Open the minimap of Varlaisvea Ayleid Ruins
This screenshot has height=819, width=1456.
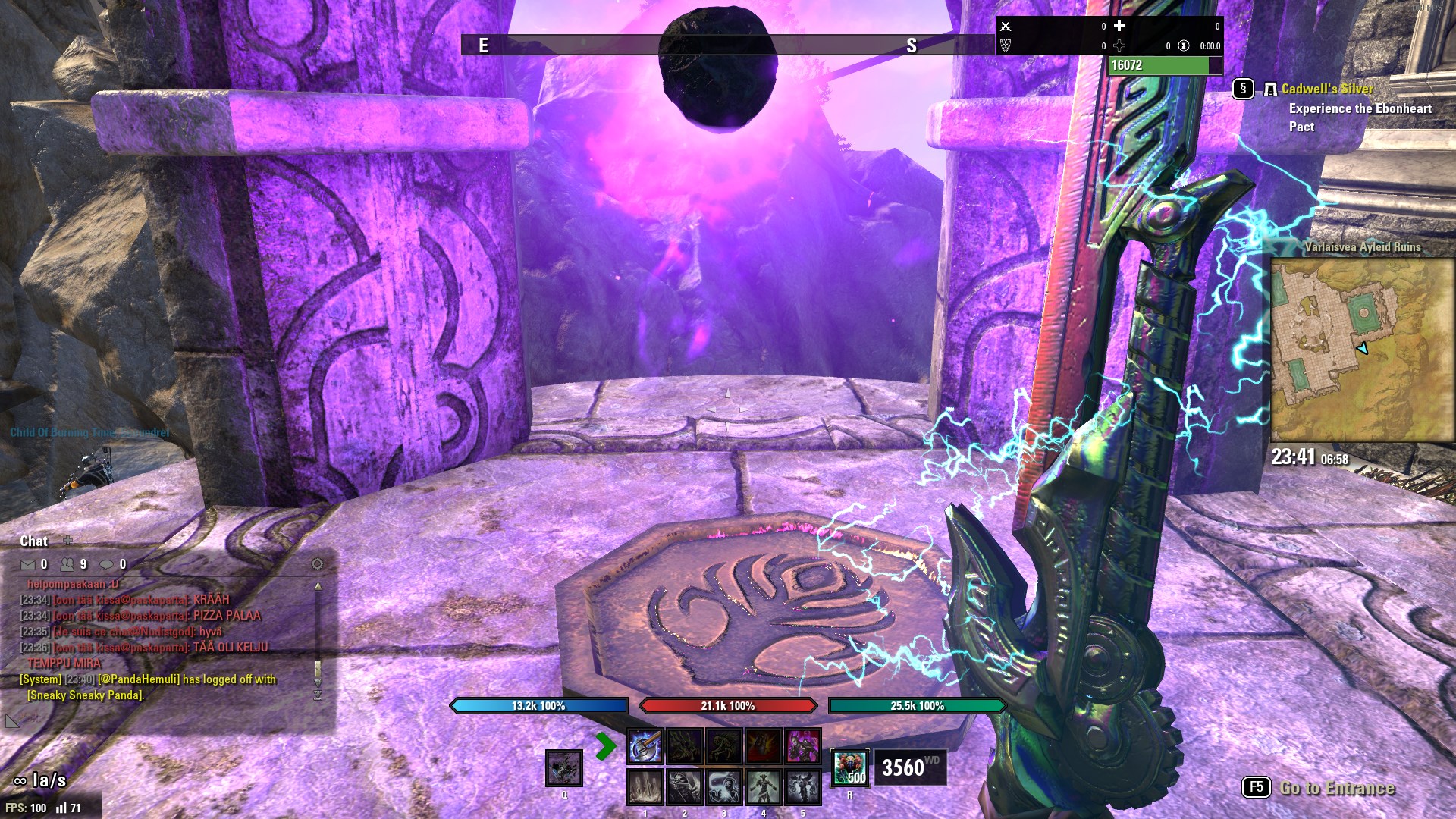pos(1362,350)
